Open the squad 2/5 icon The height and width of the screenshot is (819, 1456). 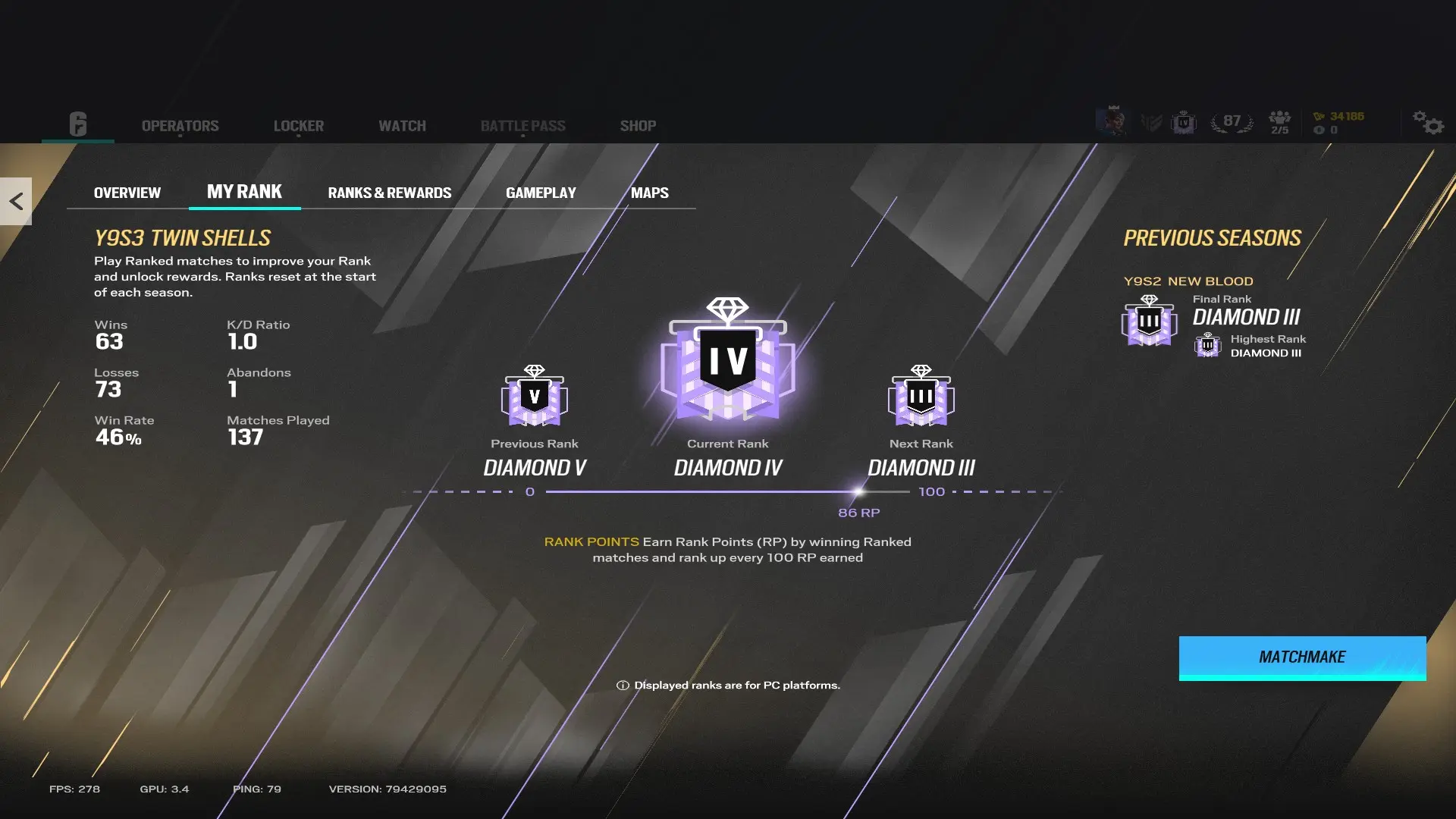pyautogui.click(x=1280, y=121)
